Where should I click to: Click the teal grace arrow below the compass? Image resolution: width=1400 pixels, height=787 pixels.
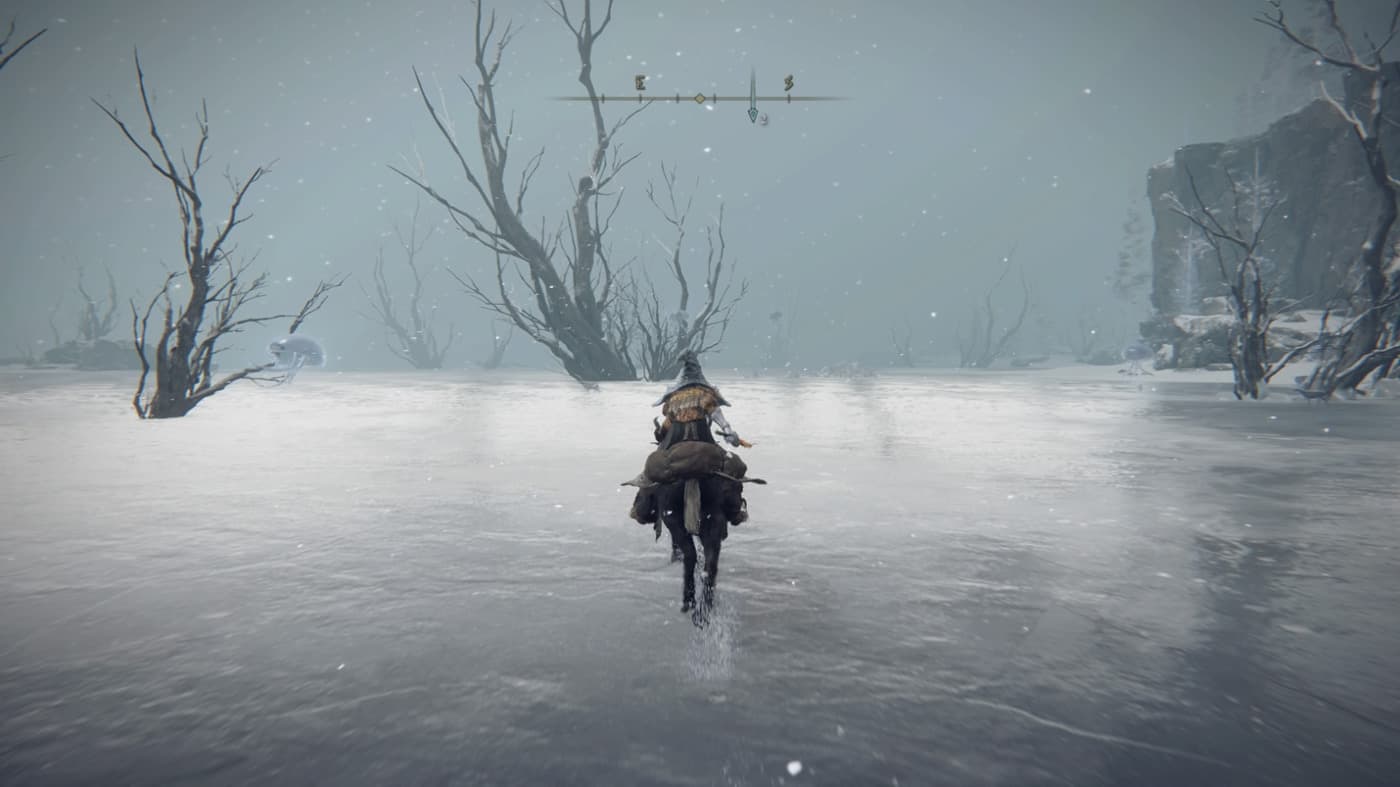coord(751,115)
